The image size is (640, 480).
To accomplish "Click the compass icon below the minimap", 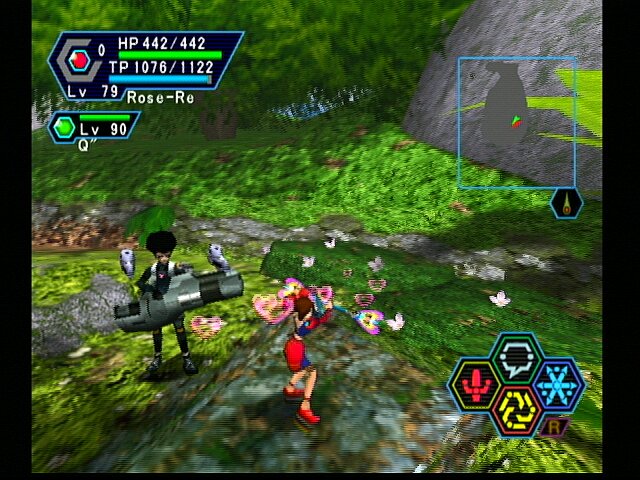I will [566, 204].
